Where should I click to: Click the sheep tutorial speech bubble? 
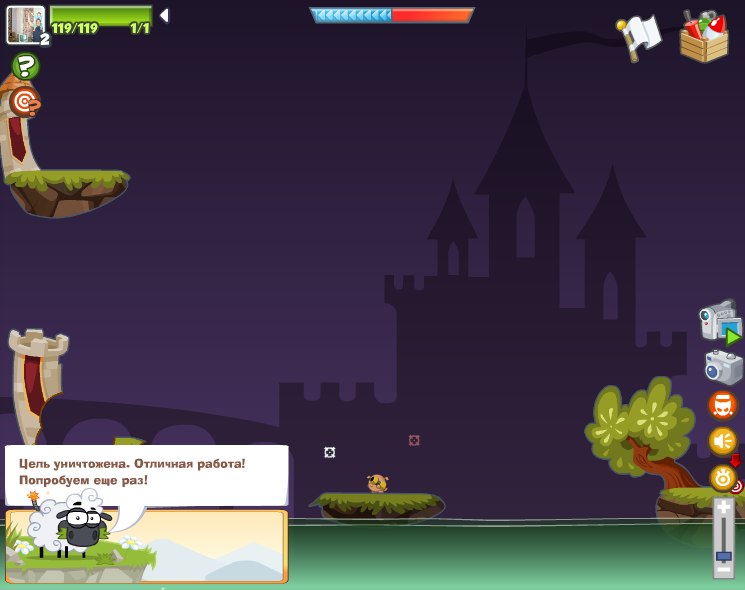pos(146,473)
